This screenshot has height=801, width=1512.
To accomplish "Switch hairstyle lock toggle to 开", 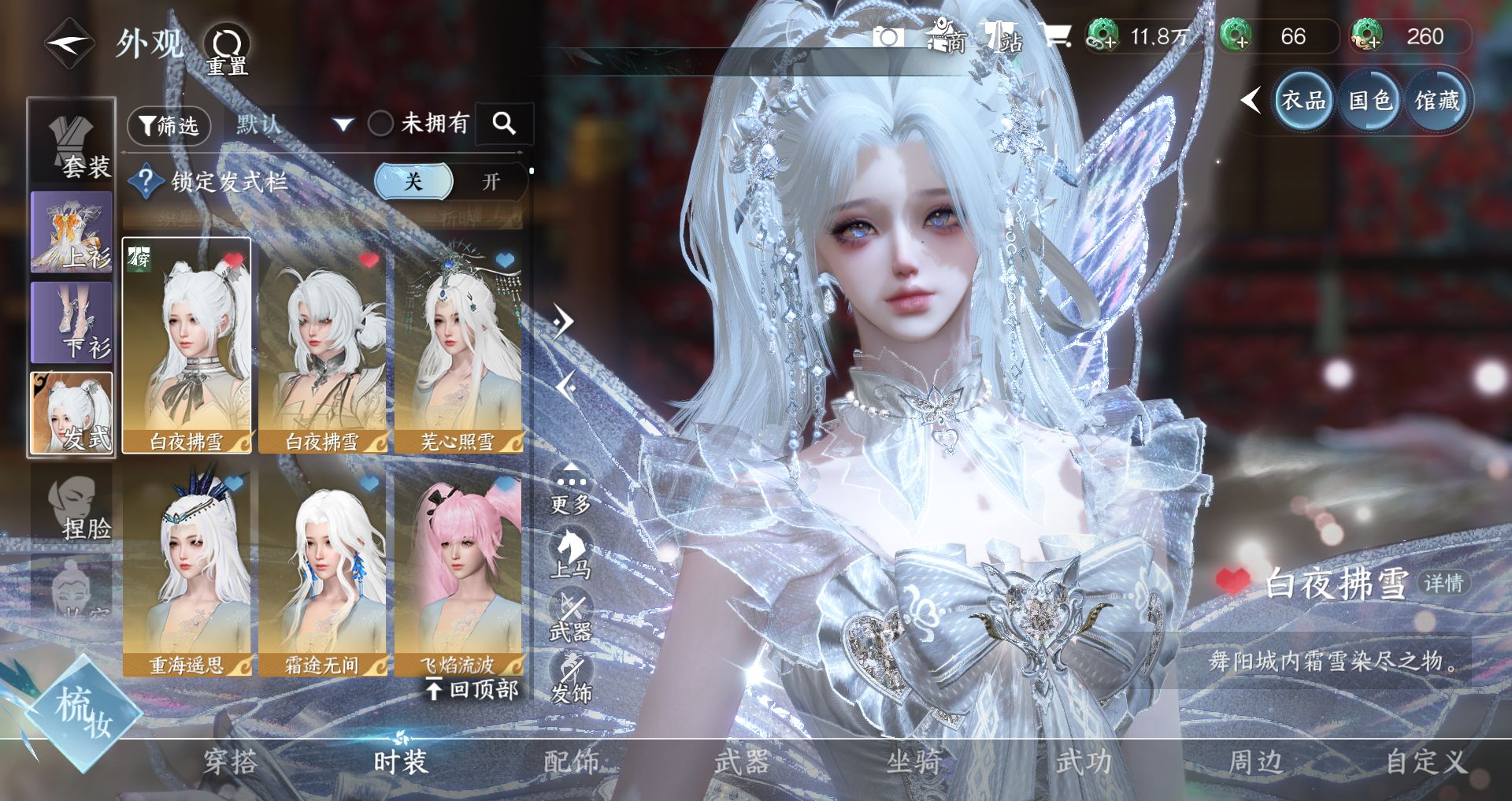I will 491,182.
